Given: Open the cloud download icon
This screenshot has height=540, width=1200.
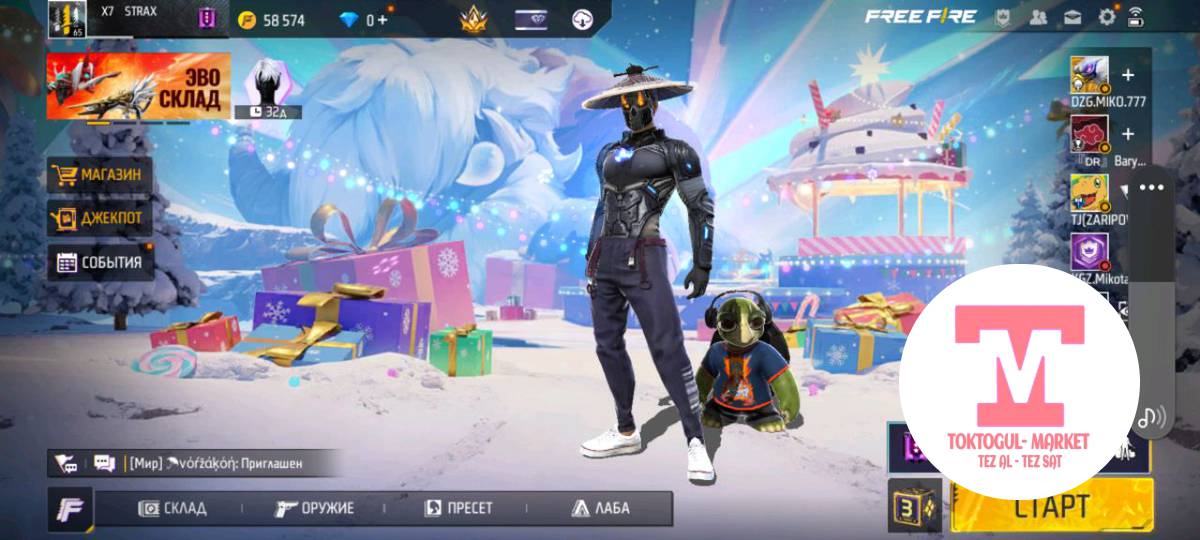Looking at the screenshot, I should (583, 19).
